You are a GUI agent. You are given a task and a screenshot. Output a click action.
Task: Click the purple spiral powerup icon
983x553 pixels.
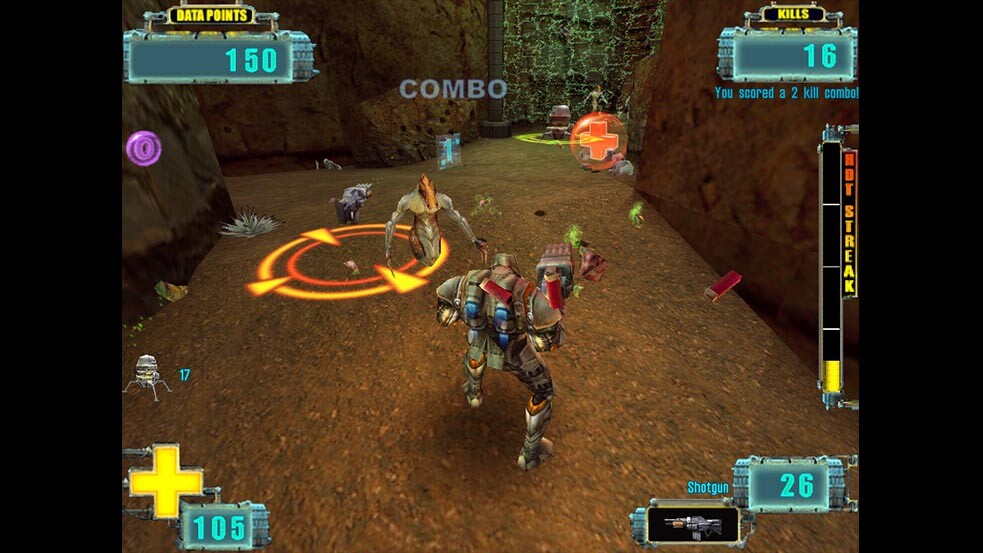(144, 149)
